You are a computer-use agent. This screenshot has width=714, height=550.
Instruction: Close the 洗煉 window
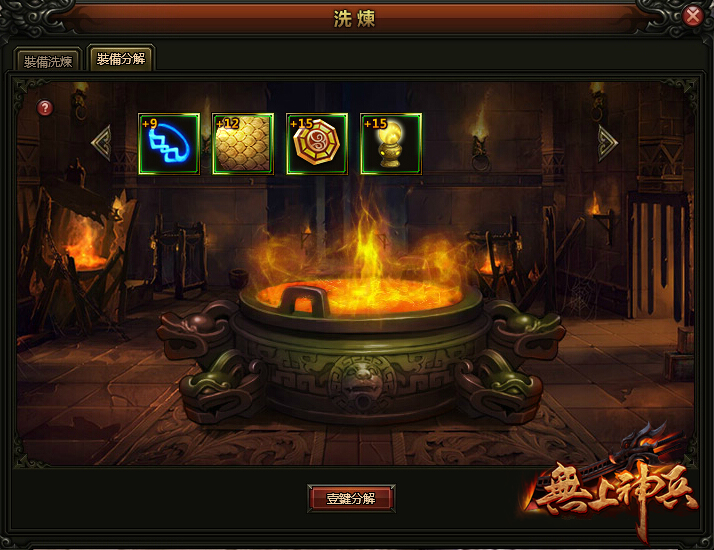pos(693,16)
